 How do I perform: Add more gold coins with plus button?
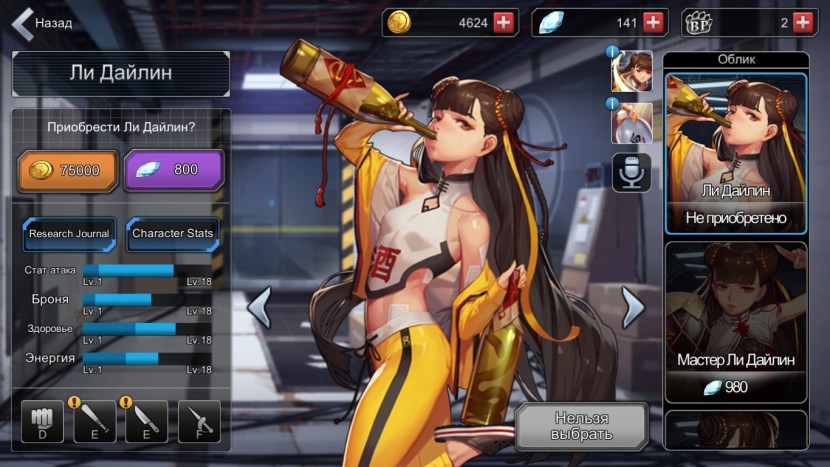click(x=504, y=22)
